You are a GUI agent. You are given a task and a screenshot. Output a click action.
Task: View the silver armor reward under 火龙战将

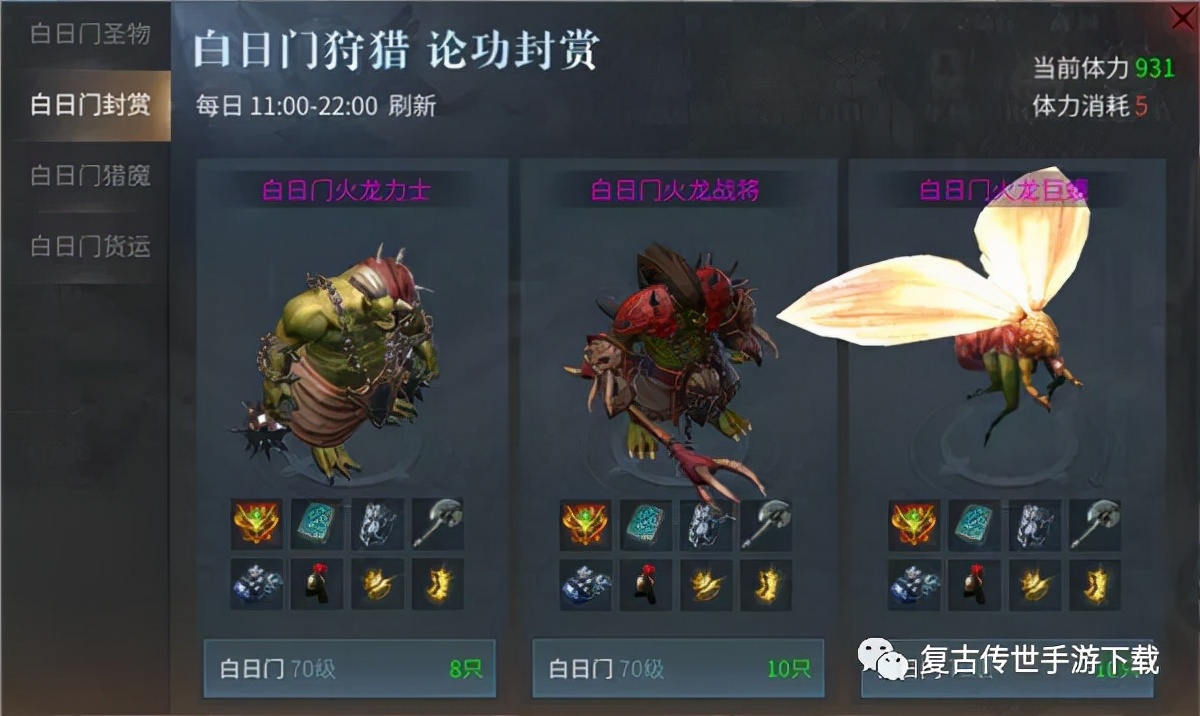[705, 524]
